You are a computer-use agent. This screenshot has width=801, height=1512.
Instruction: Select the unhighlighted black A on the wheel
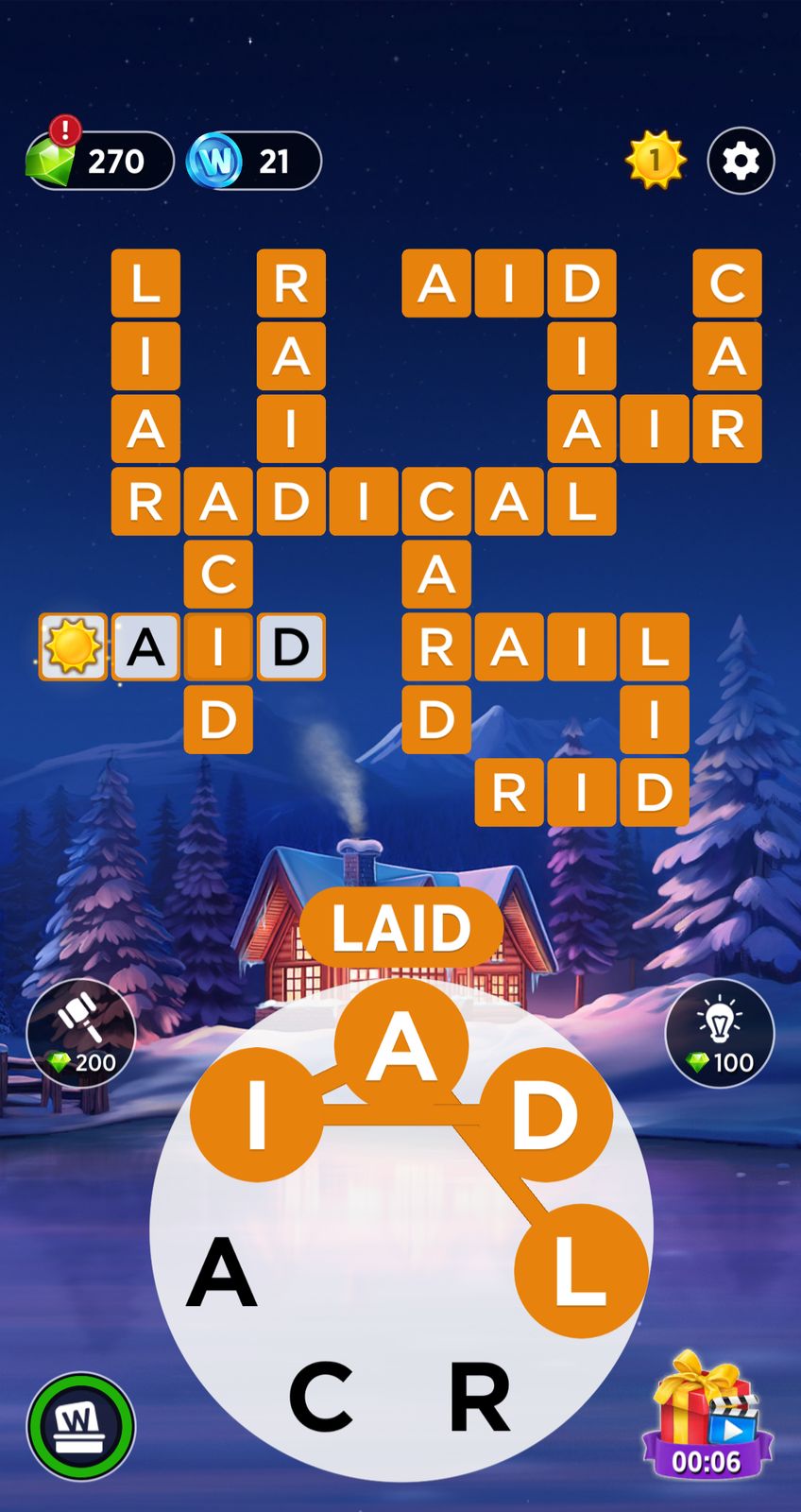coord(222,1272)
